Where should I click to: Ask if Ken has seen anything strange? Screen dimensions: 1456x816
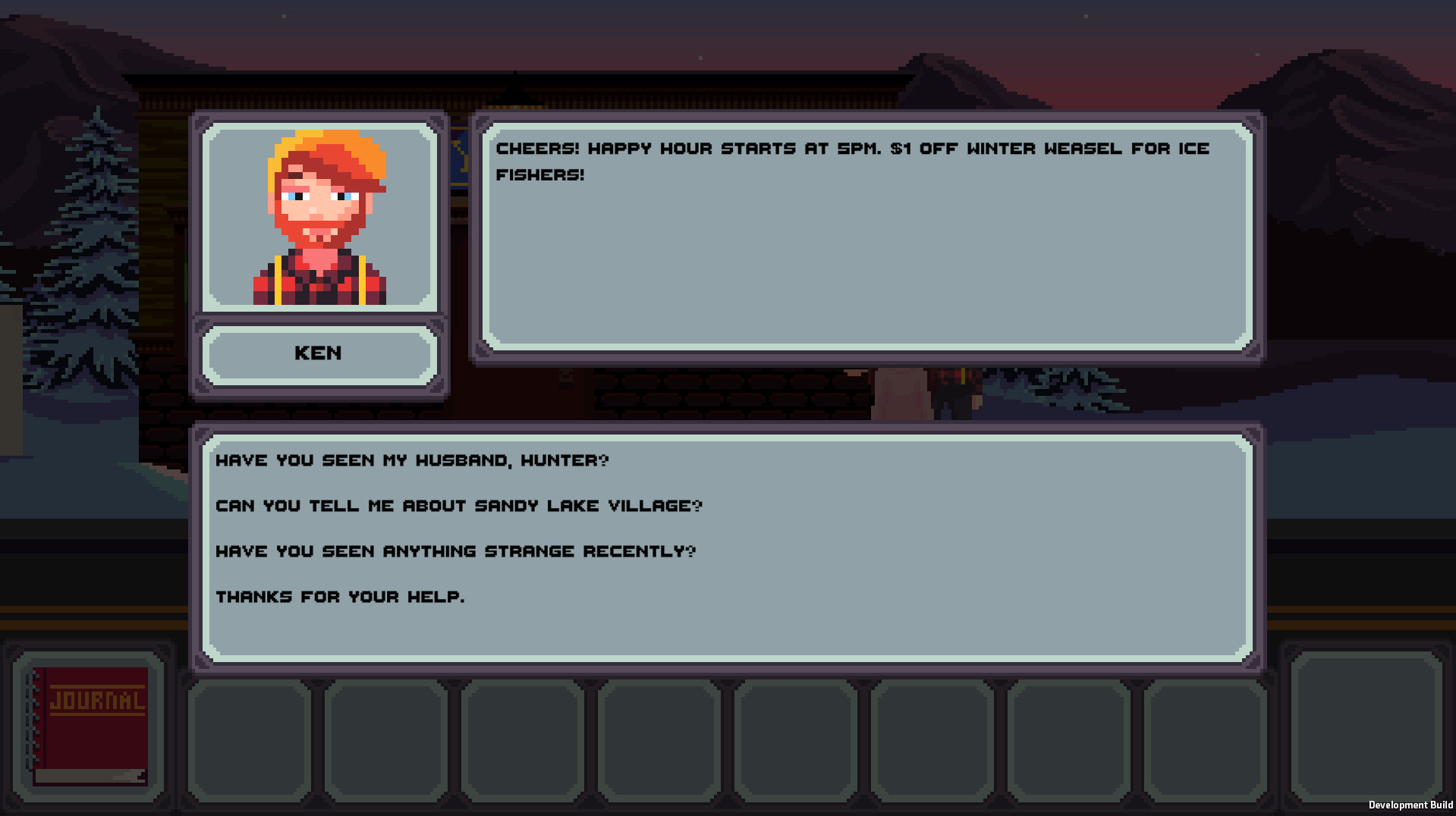[455, 551]
